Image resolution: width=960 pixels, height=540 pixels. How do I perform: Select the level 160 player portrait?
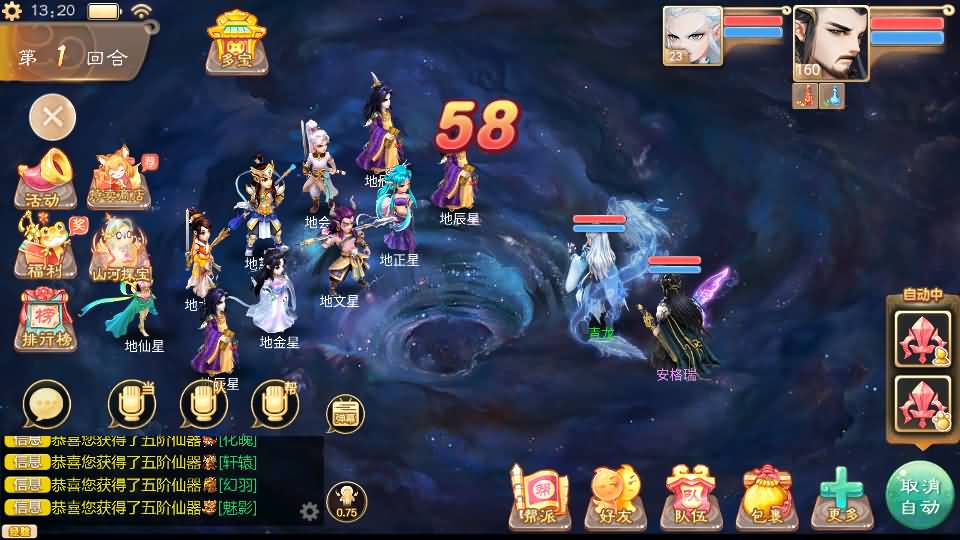[x=830, y=42]
